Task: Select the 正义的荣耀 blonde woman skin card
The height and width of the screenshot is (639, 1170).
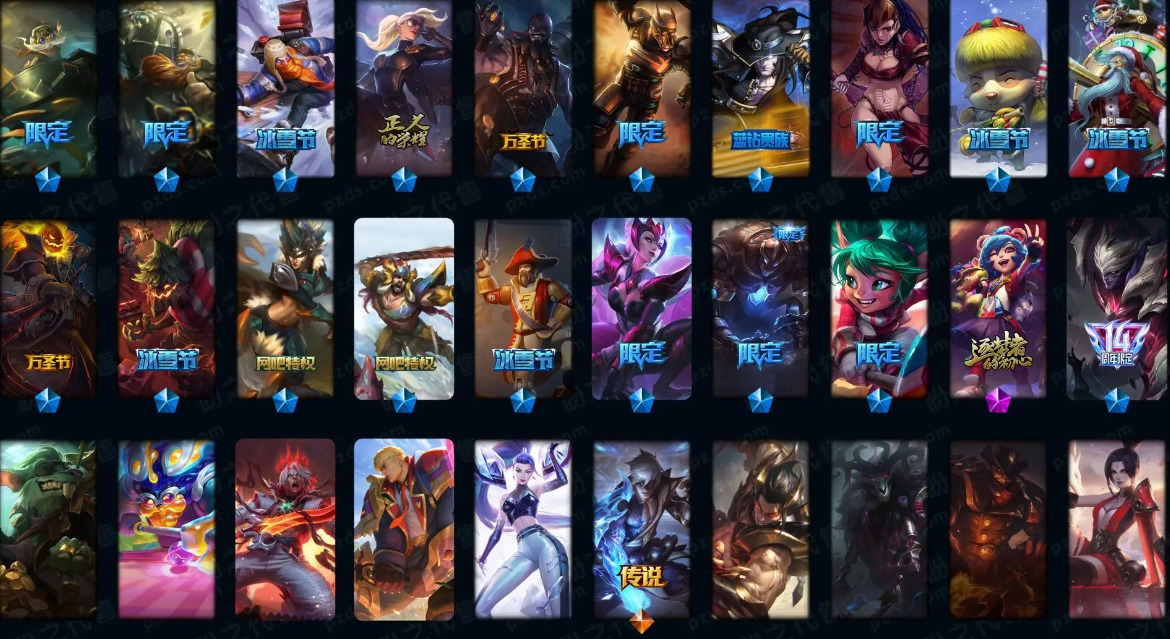Action: [x=404, y=88]
